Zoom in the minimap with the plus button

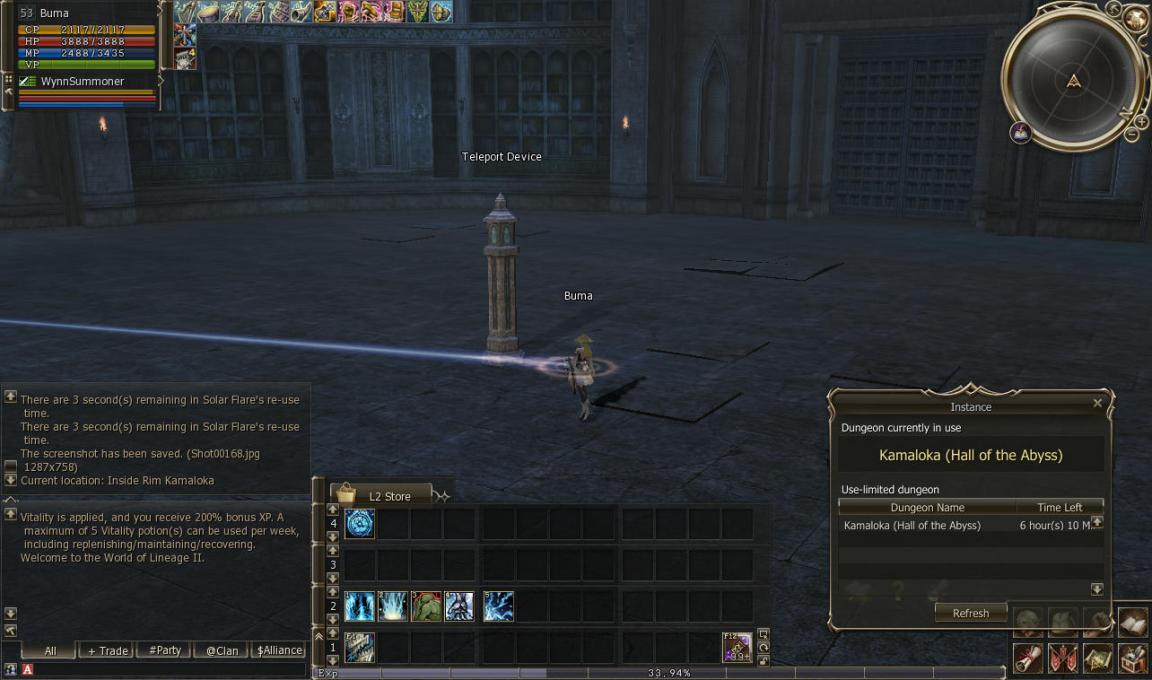click(1142, 121)
